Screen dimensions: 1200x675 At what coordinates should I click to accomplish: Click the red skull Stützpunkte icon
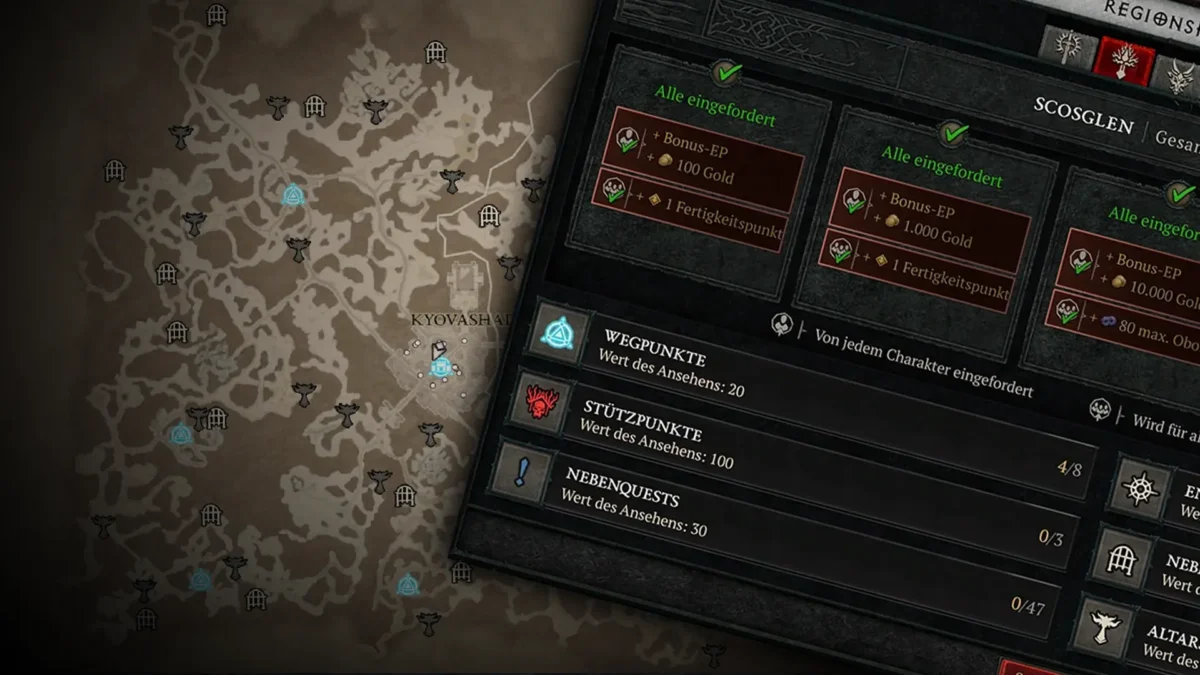coord(540,402)
